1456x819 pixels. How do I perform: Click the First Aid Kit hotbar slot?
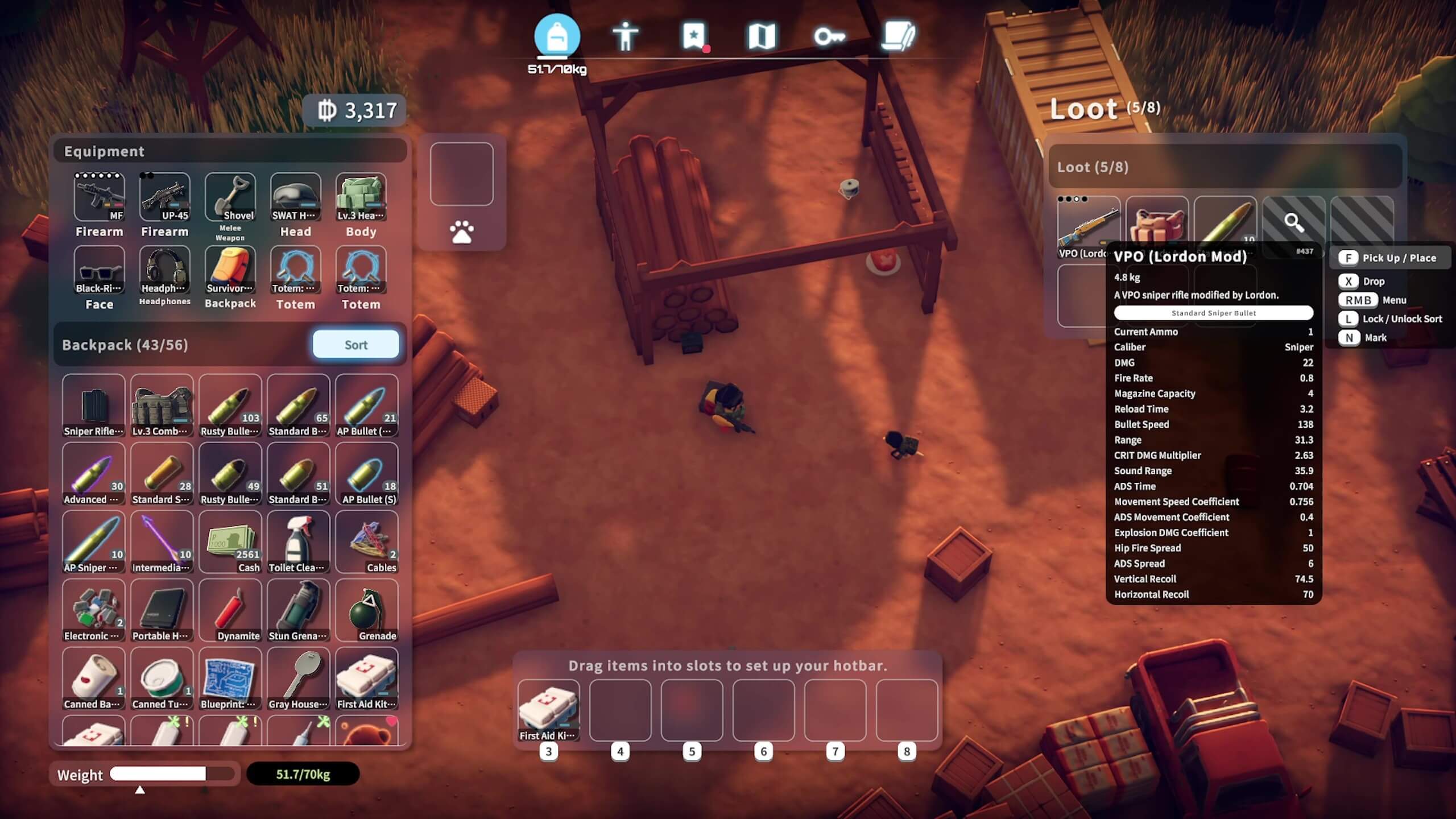548,710
